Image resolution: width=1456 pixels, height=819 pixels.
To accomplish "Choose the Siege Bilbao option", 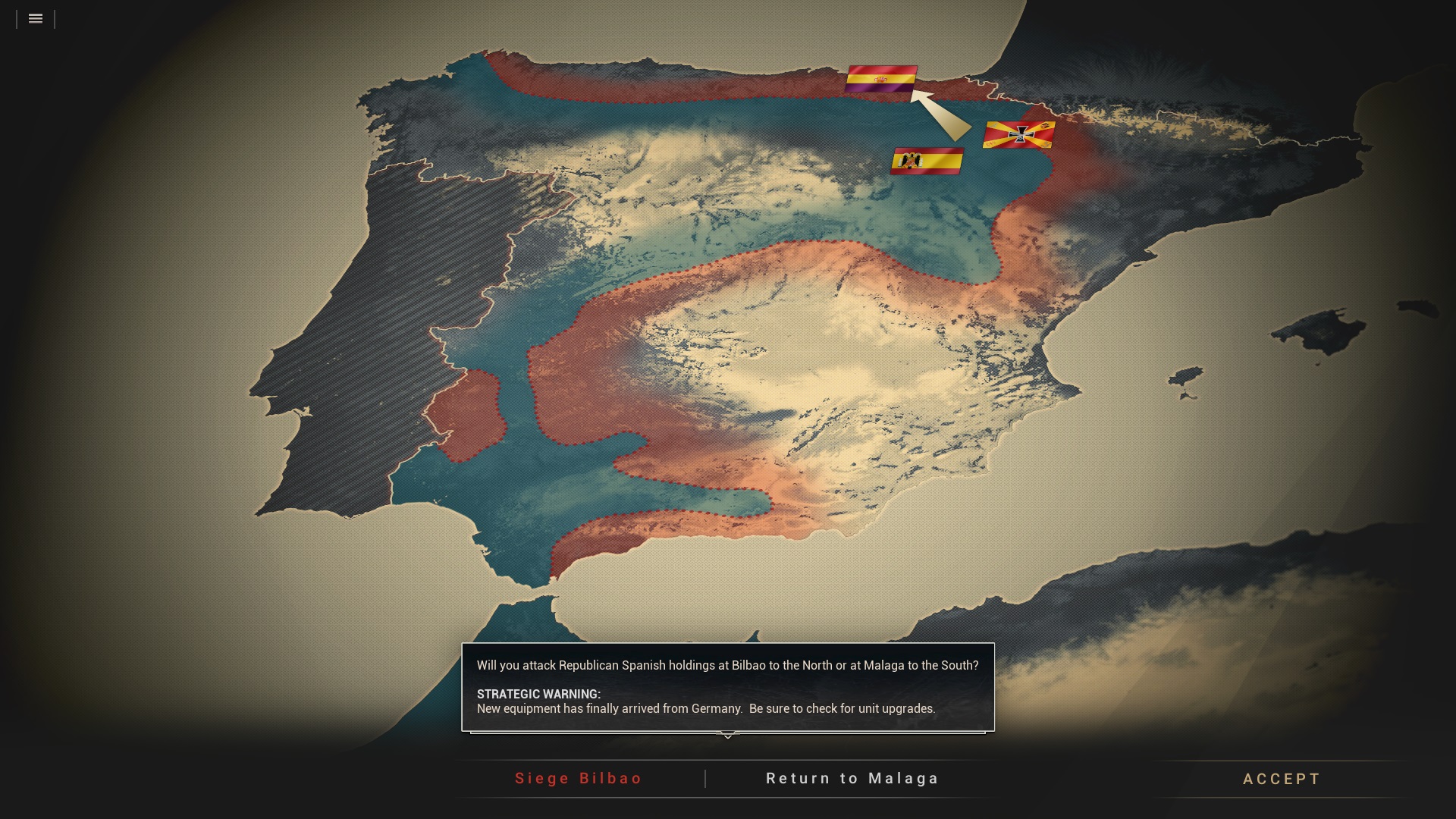I will (579, 779).
